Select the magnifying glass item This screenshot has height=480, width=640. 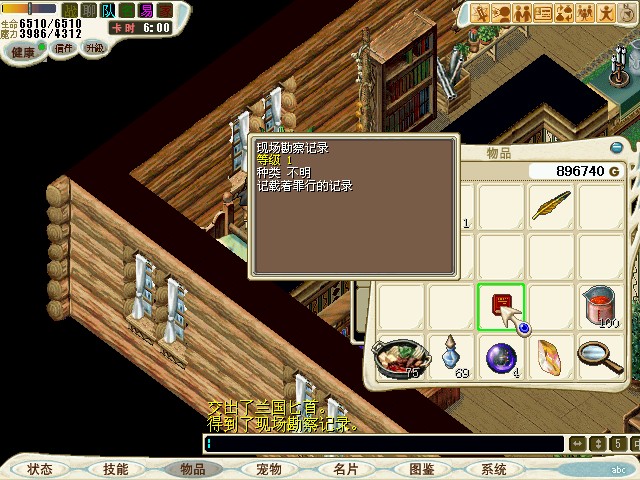click(x=601, y=356)
